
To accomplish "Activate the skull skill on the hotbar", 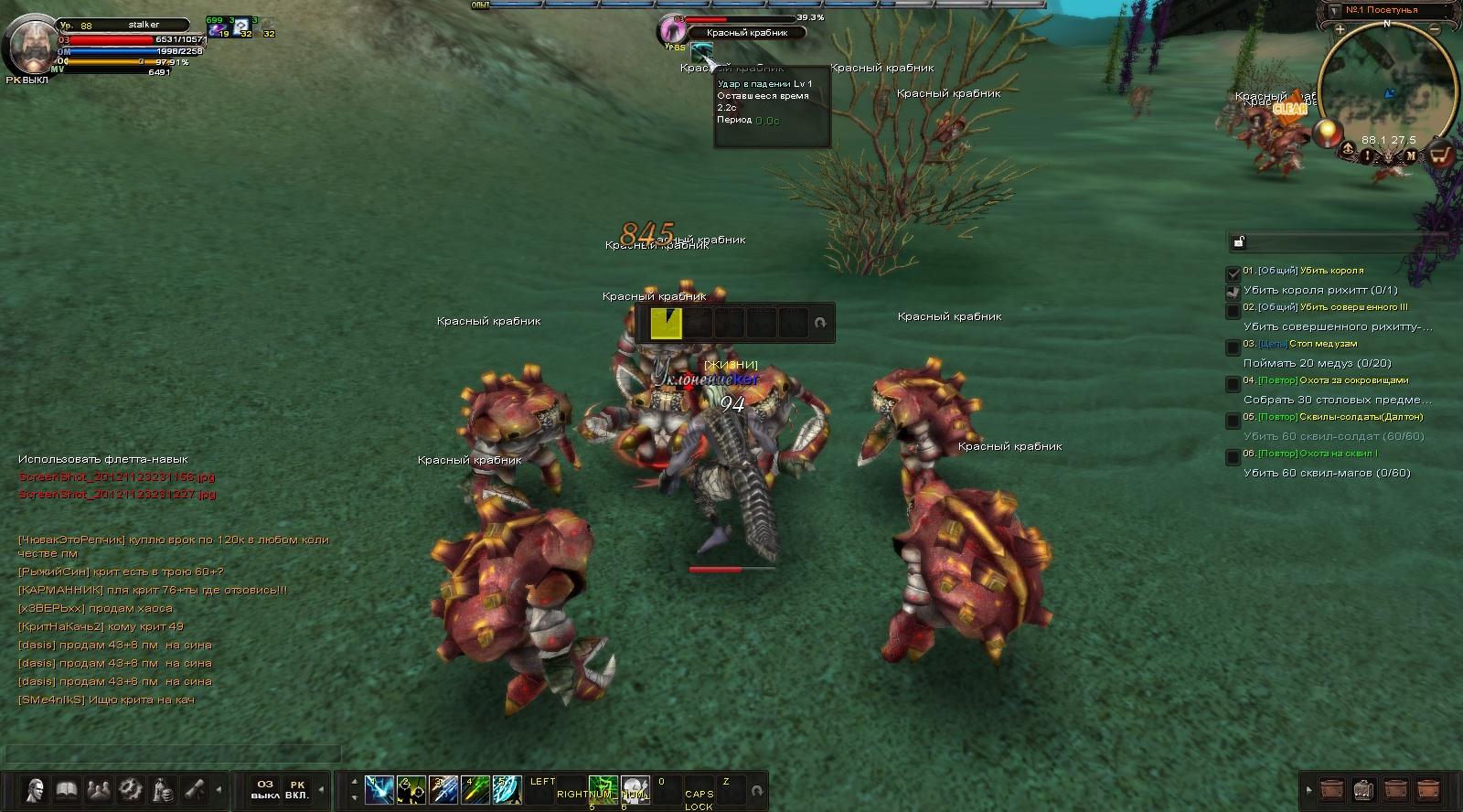I will coord(635,788).
